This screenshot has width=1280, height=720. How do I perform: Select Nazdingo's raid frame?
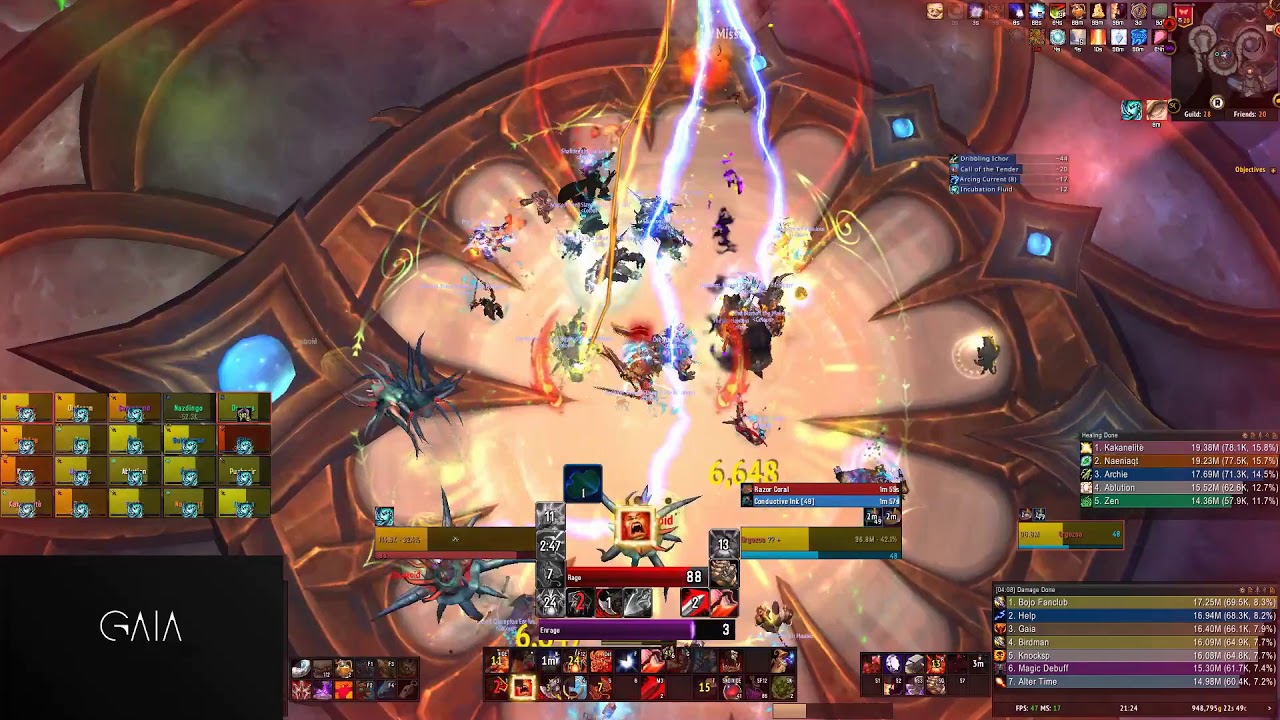pyautogui.click(x=188, y=410)
